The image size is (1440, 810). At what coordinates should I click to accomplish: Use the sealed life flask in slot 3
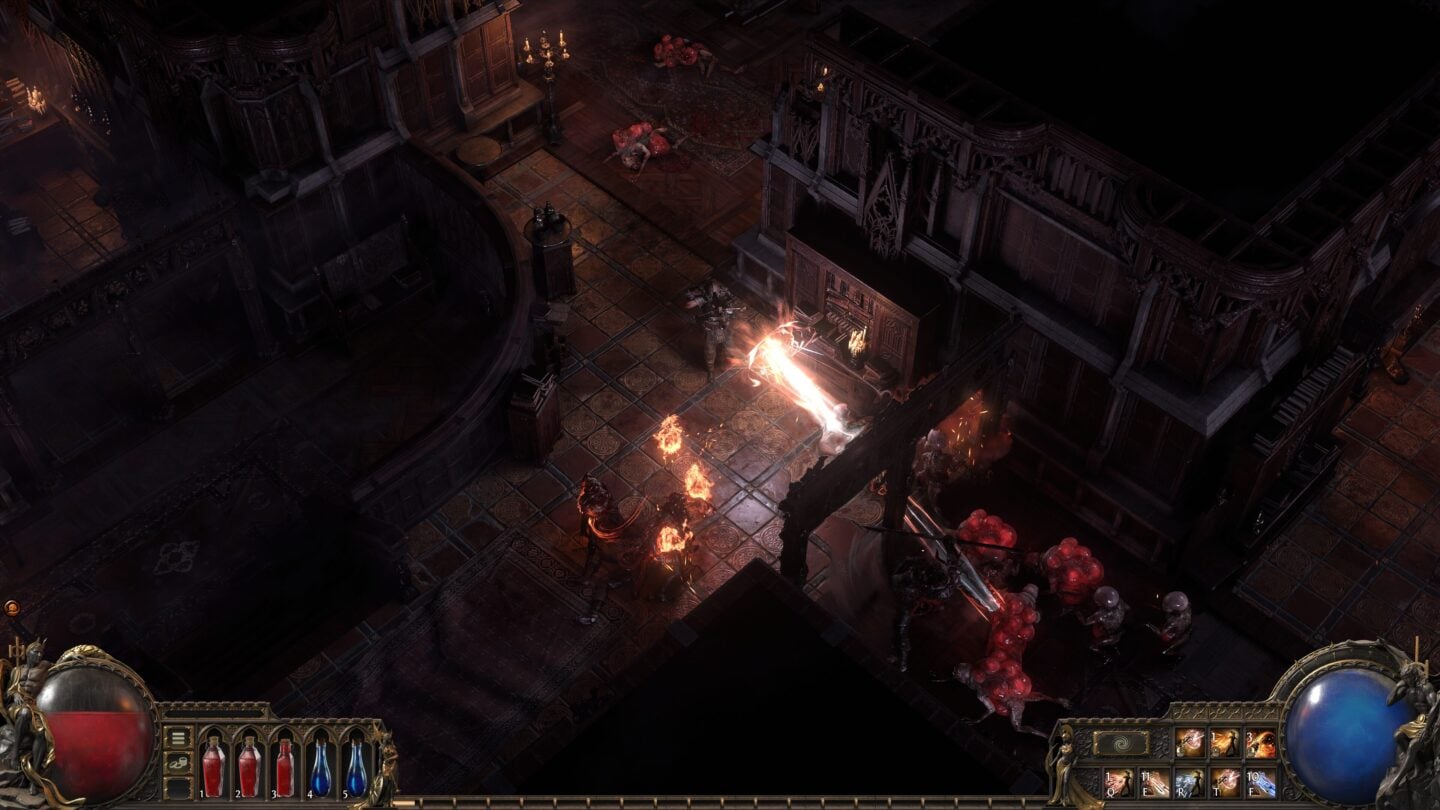[x=287, y=767]
